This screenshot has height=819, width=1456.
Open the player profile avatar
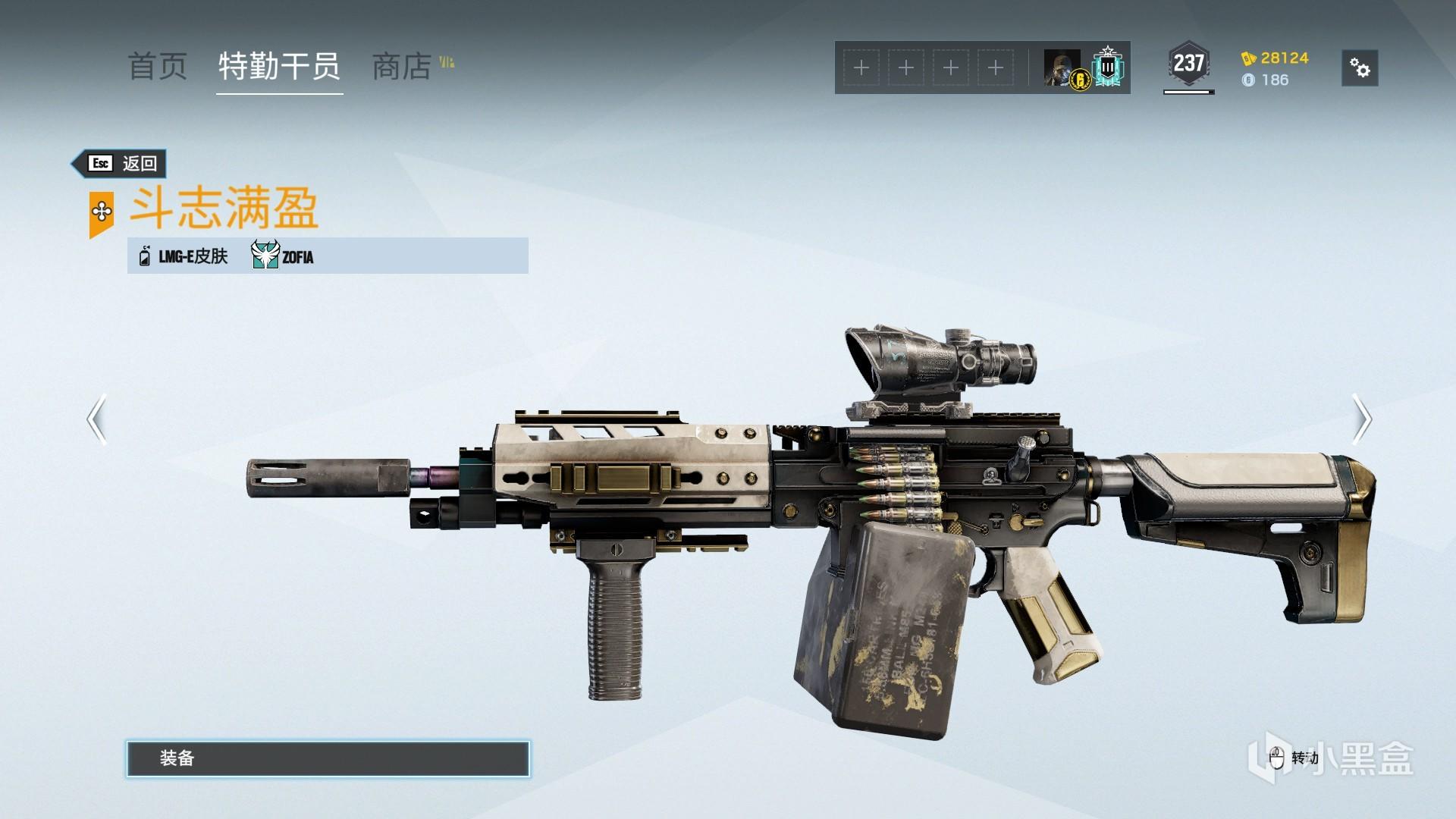1063,68
